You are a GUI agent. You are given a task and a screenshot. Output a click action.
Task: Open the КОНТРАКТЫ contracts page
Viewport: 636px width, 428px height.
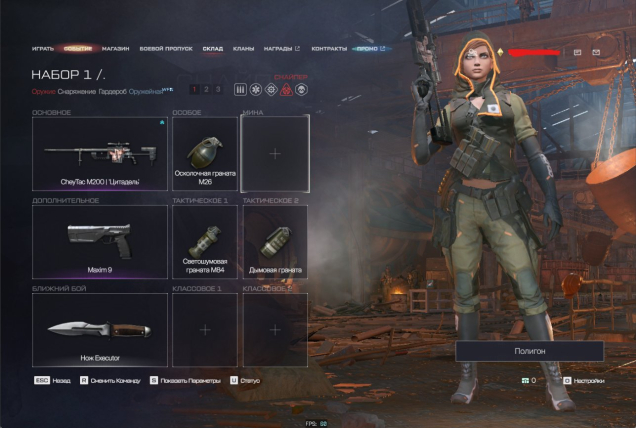coord(329,48)
